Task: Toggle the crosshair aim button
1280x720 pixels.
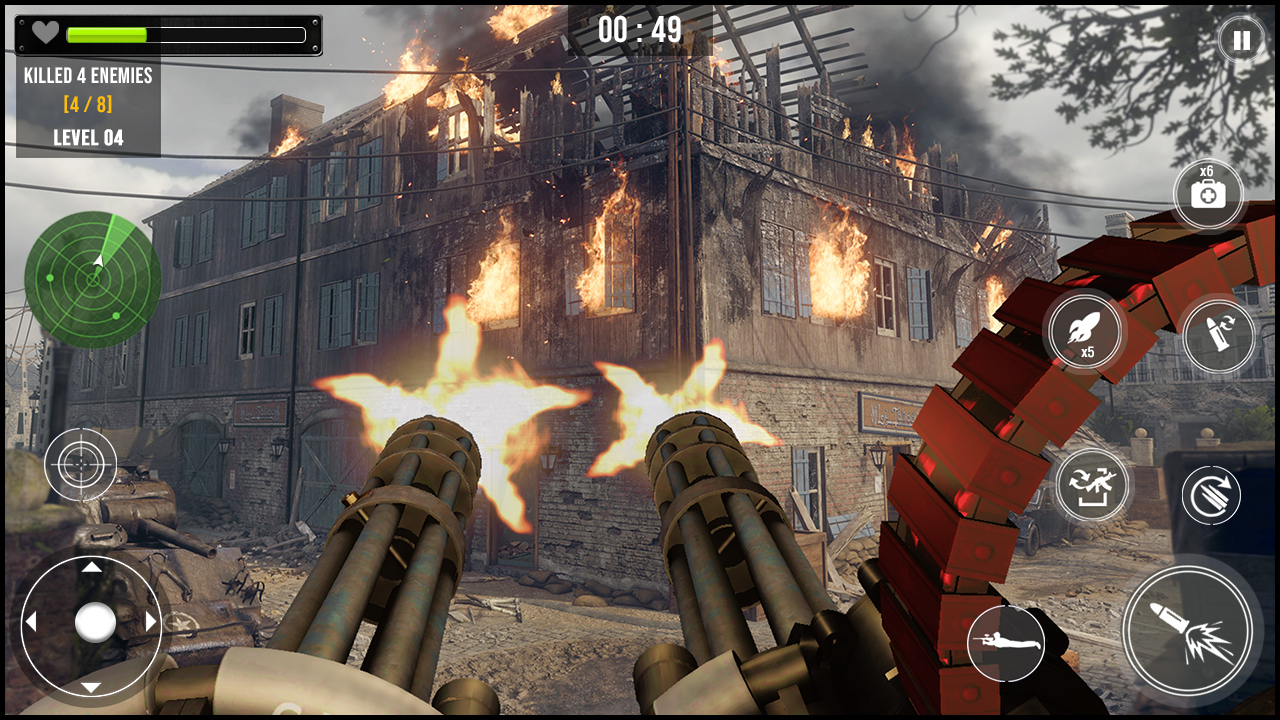Action: pyautogui.click(x=80, y=464)
